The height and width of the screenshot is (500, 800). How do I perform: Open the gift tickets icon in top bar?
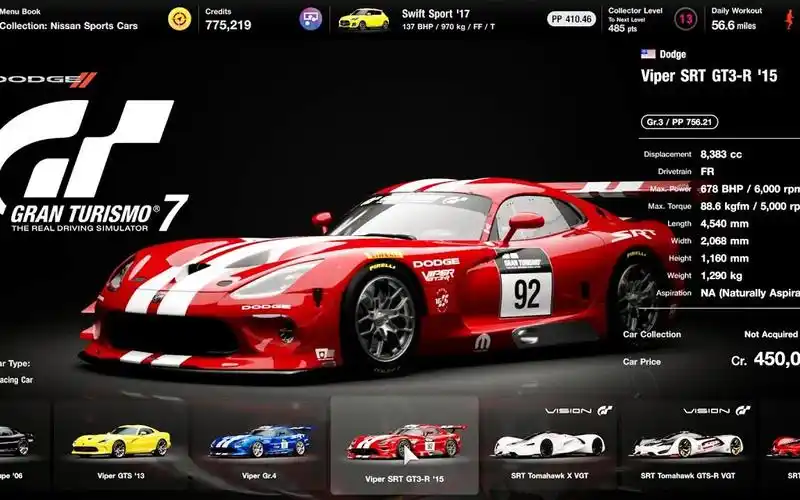(311, 18)
